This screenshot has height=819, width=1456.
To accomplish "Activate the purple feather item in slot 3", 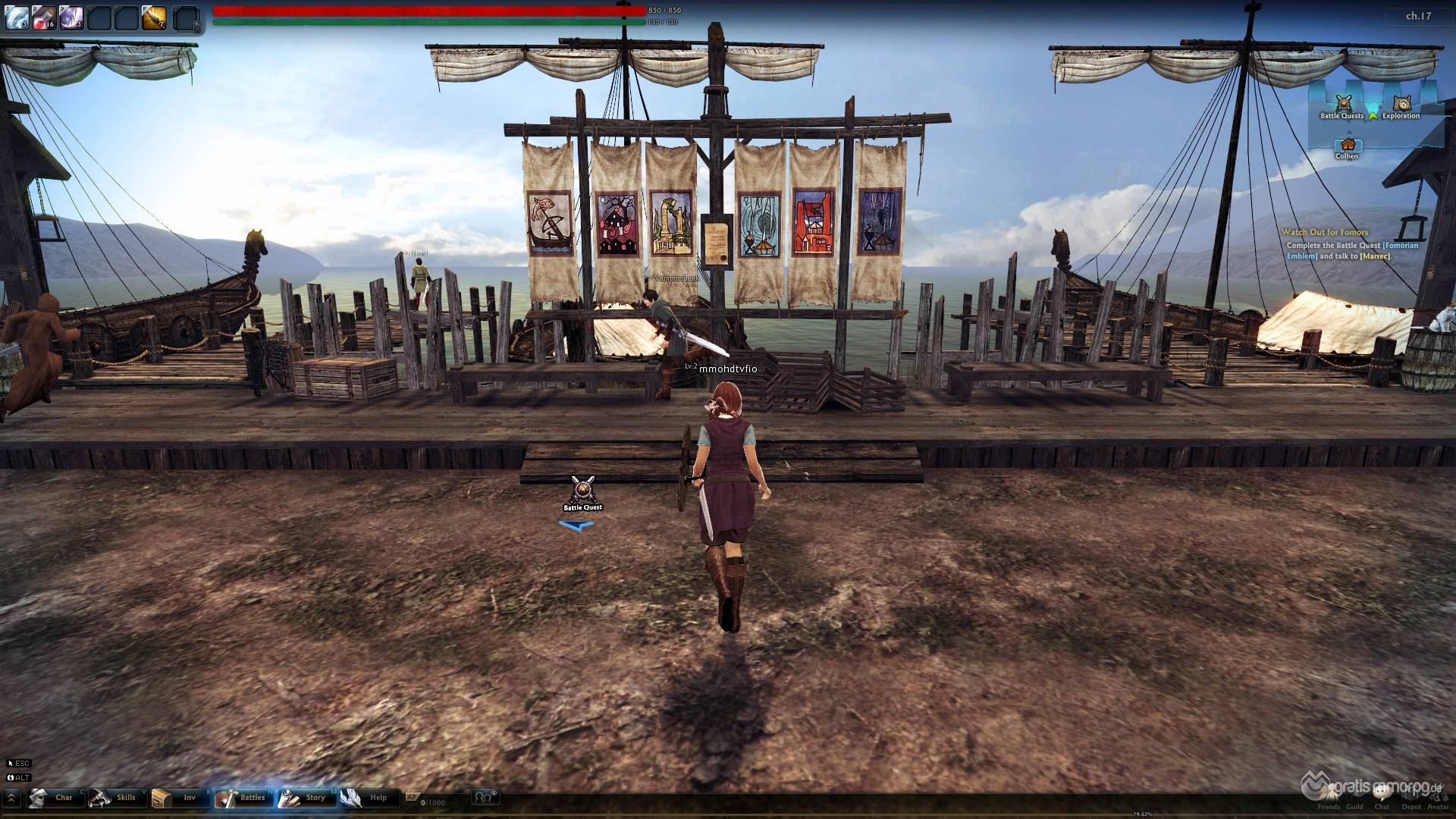I will pyautogui.click(x=71, y=17).
